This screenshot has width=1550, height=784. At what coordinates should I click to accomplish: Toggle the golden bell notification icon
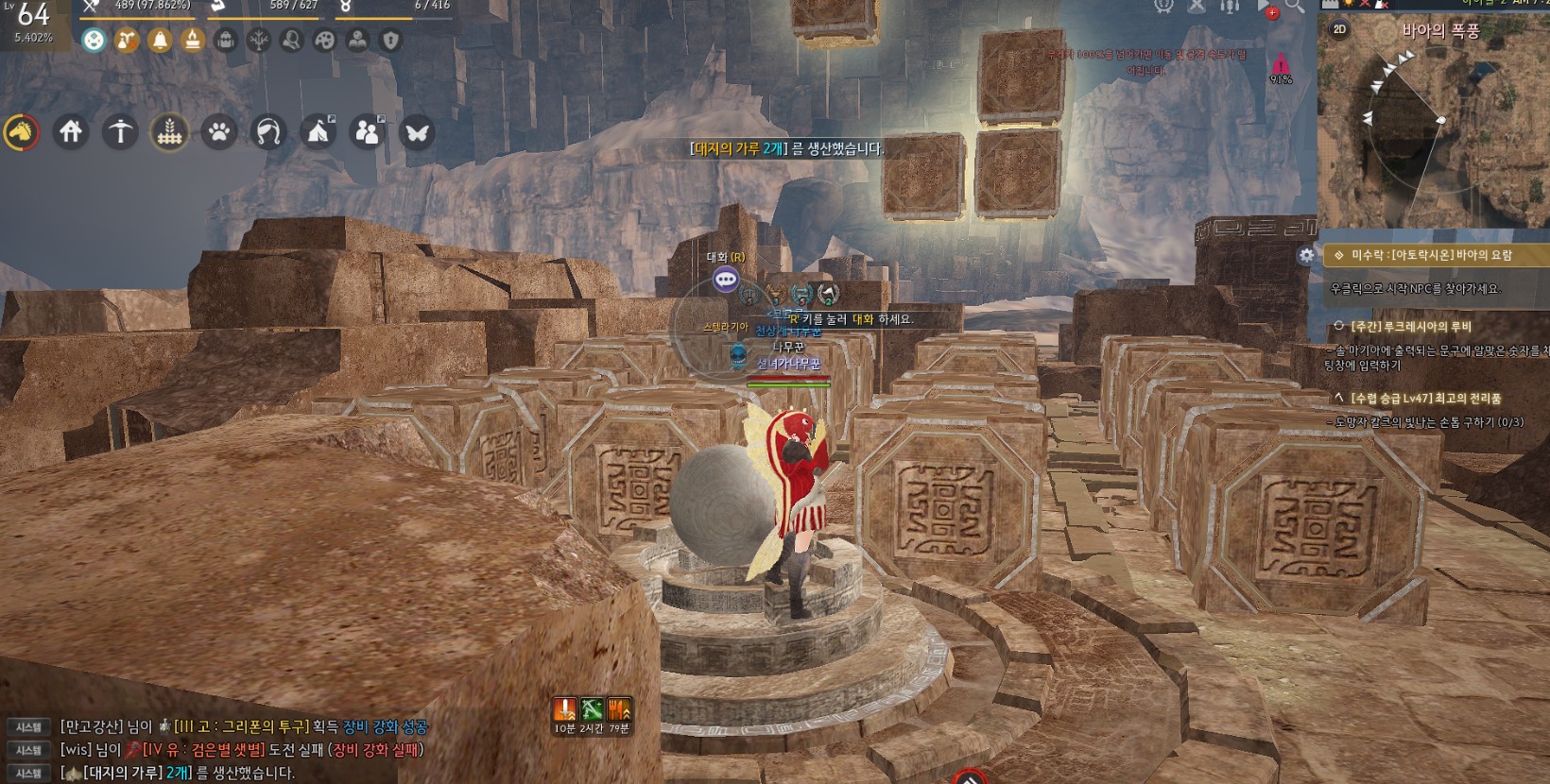pyautogui.click(x=160, y=41)
